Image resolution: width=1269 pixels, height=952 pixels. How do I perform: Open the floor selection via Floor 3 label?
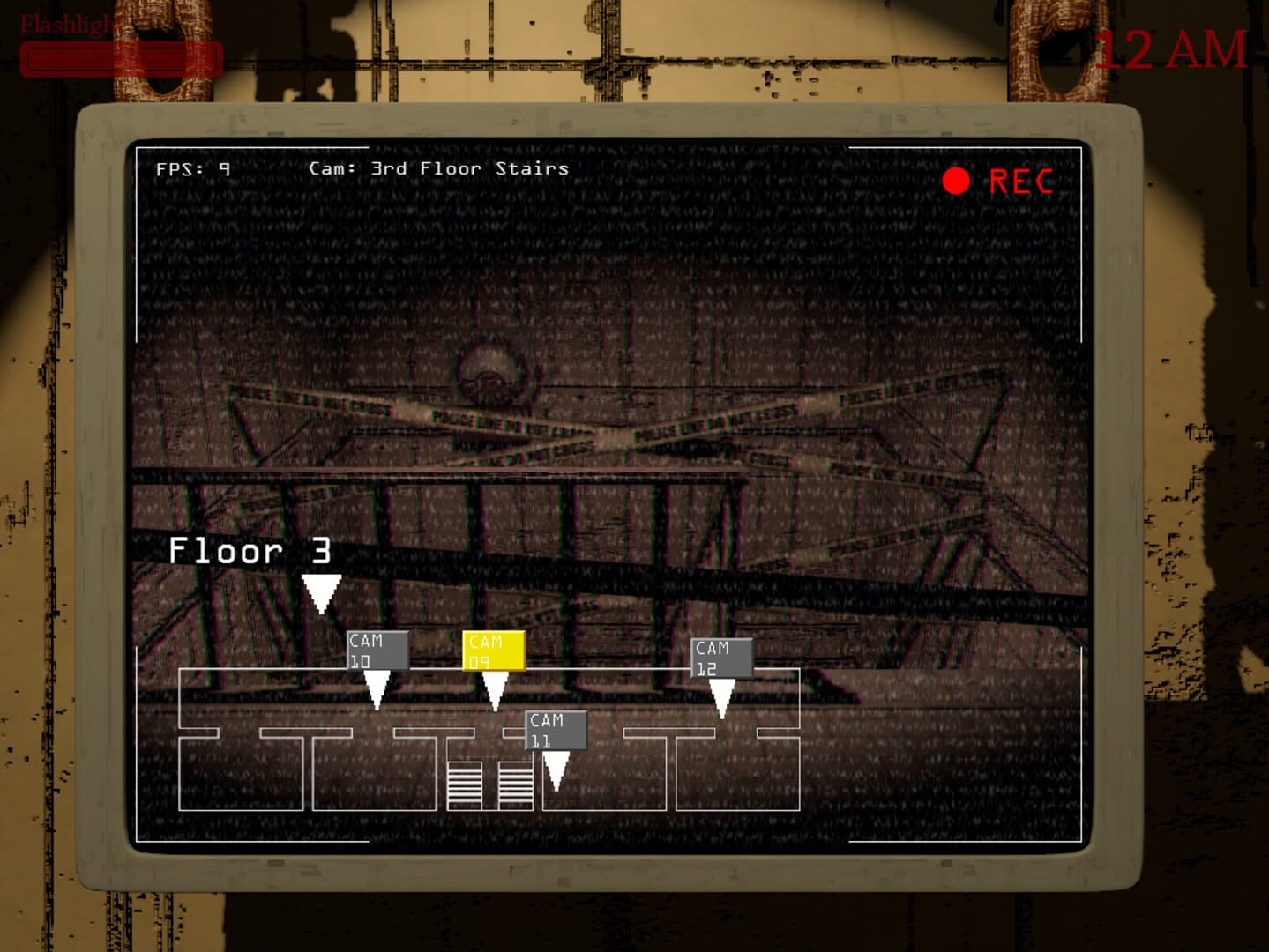click(x=250, y=551)
